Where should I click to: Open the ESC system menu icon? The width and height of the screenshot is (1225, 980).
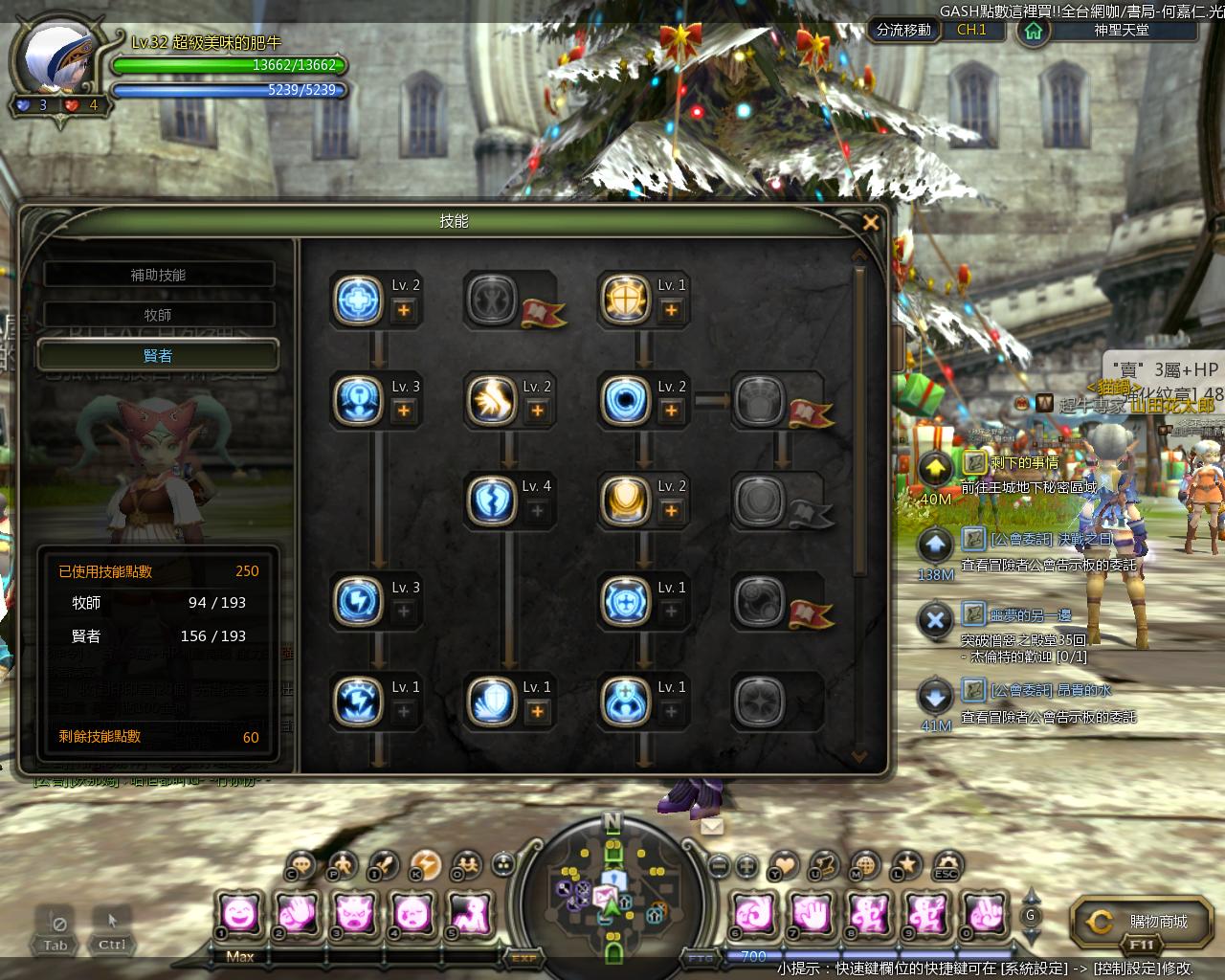pyautogui.click(x=947, y=864)
